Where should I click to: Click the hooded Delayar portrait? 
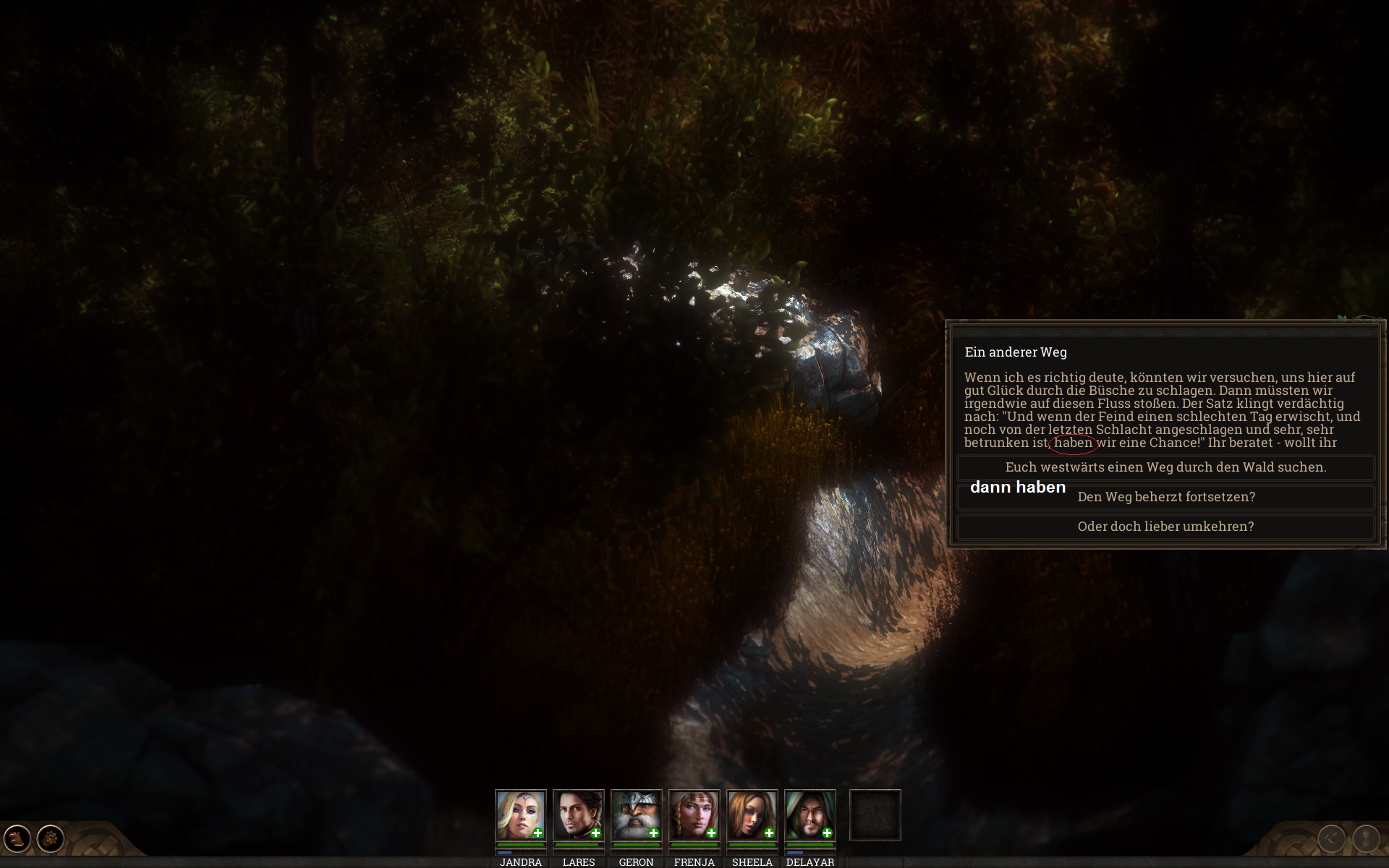[x=809, y=814]
